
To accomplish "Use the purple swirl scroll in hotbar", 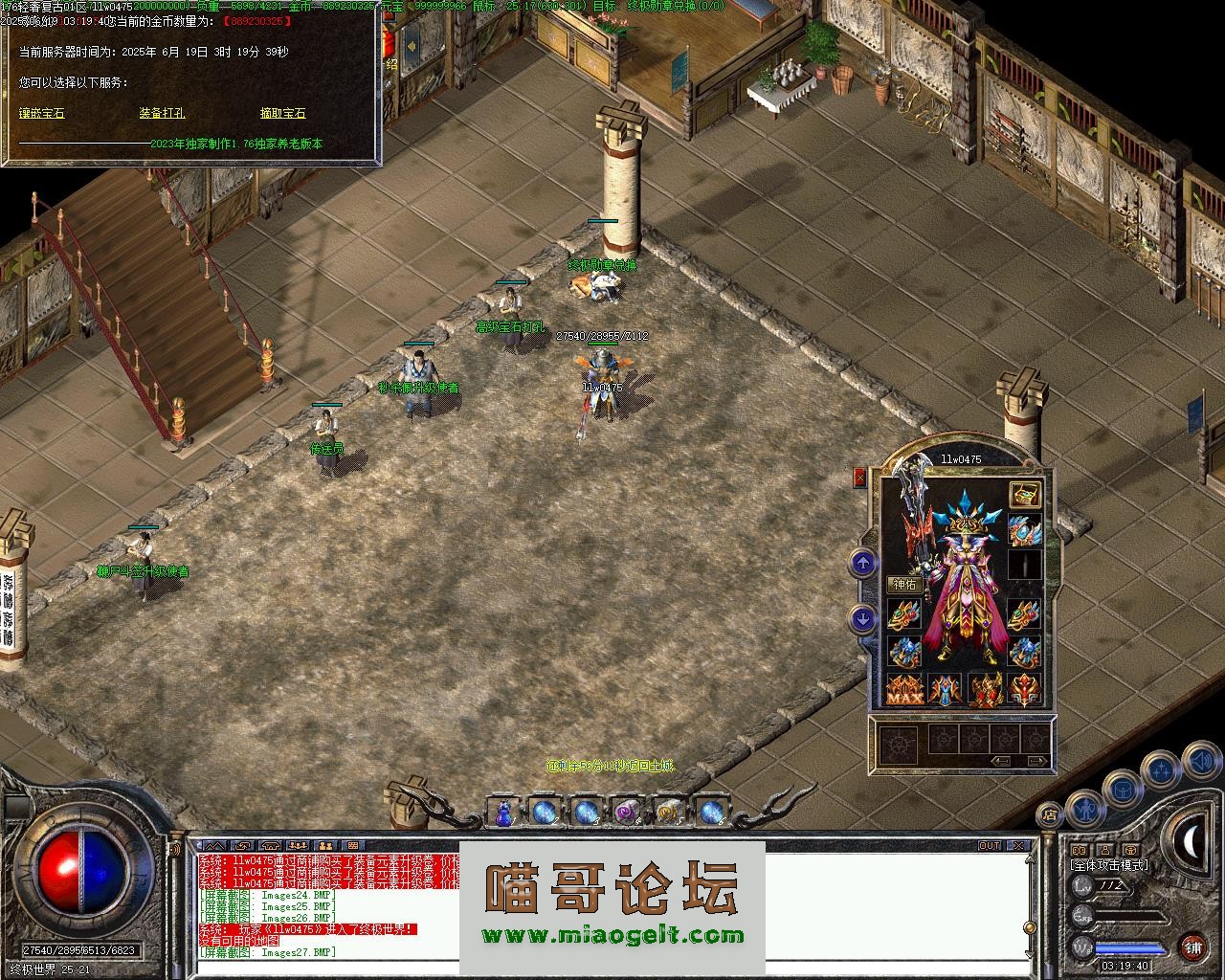I will tap(627, 813).
